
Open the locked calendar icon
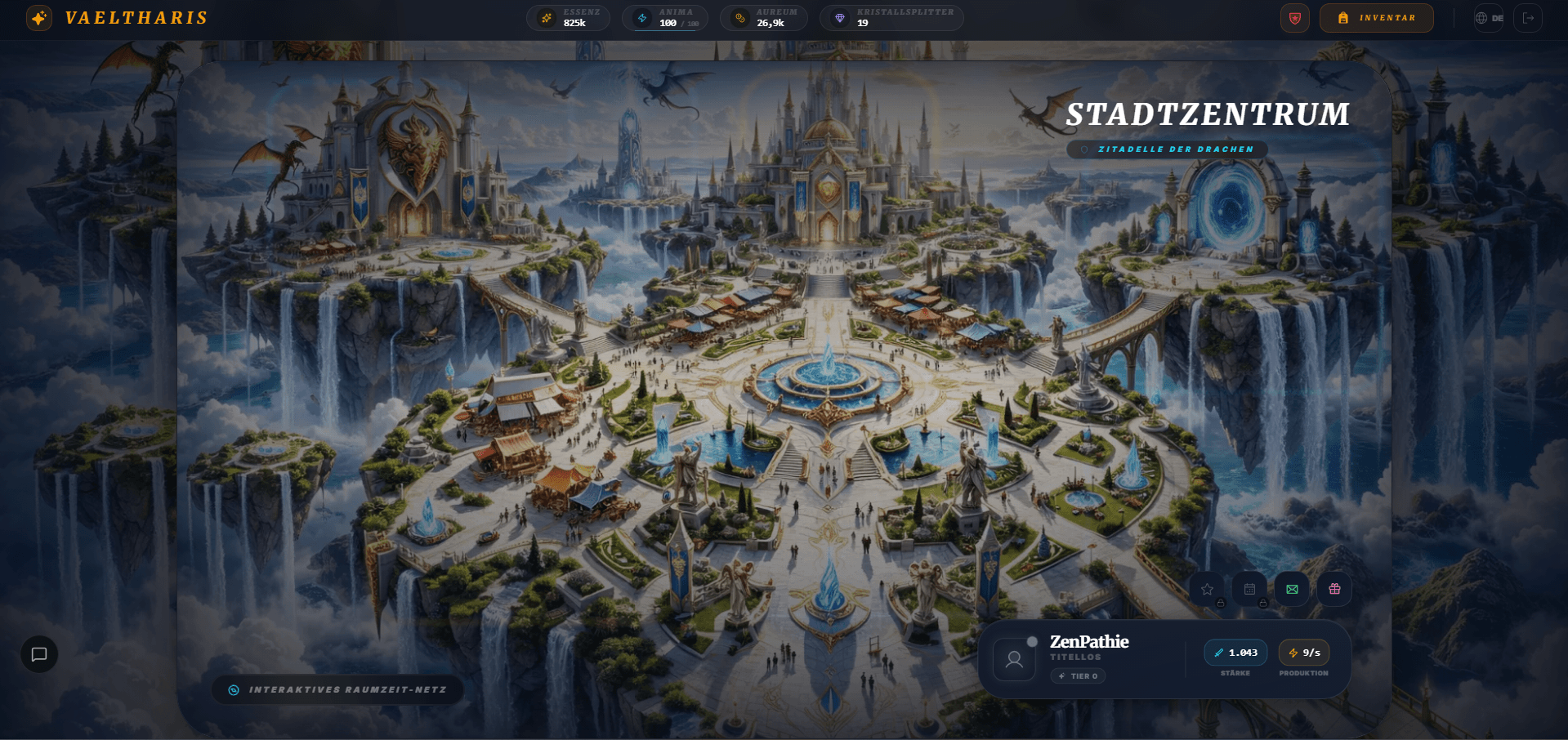1249,588
